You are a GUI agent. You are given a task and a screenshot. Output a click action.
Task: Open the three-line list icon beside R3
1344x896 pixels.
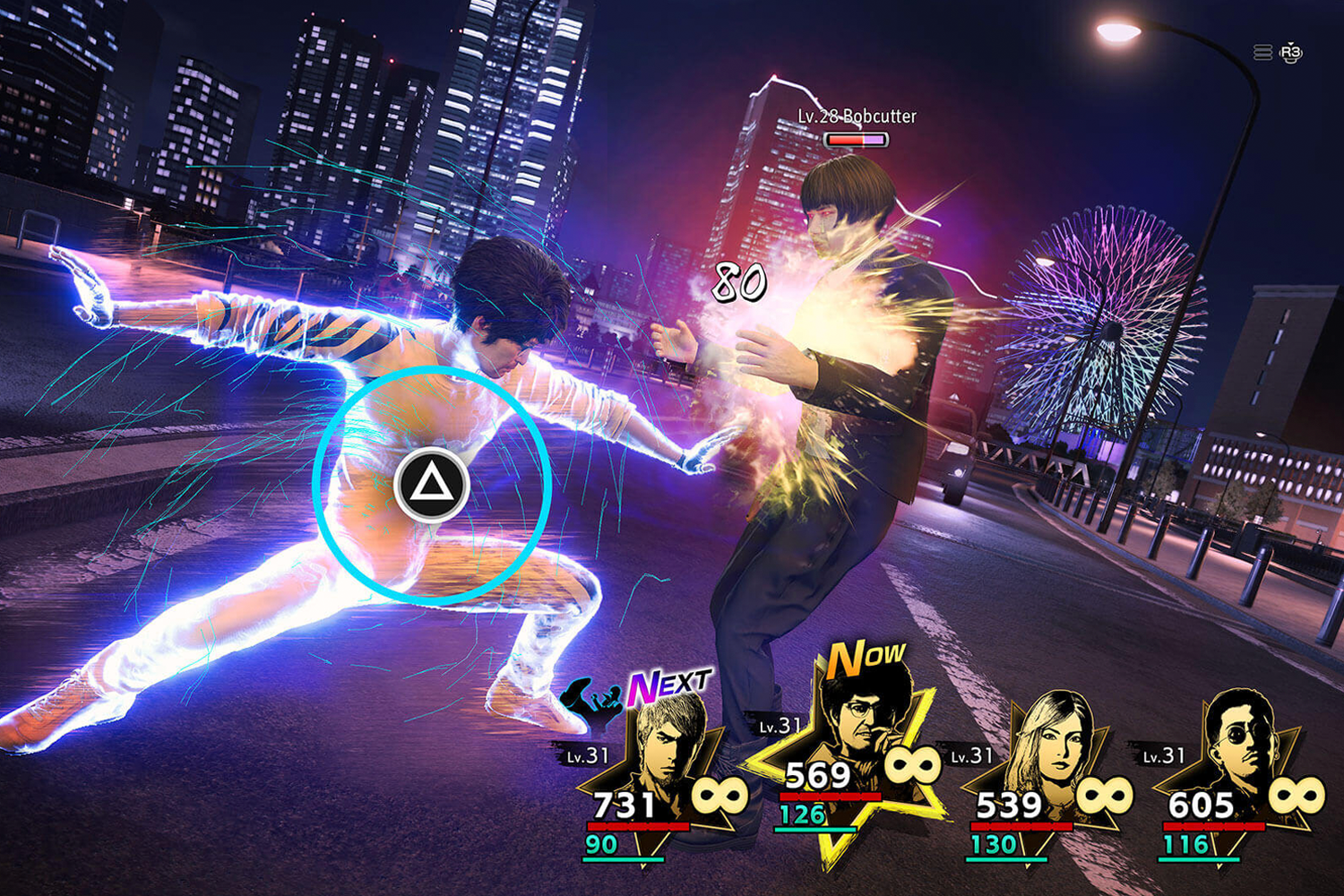[x=1262, y=53]
